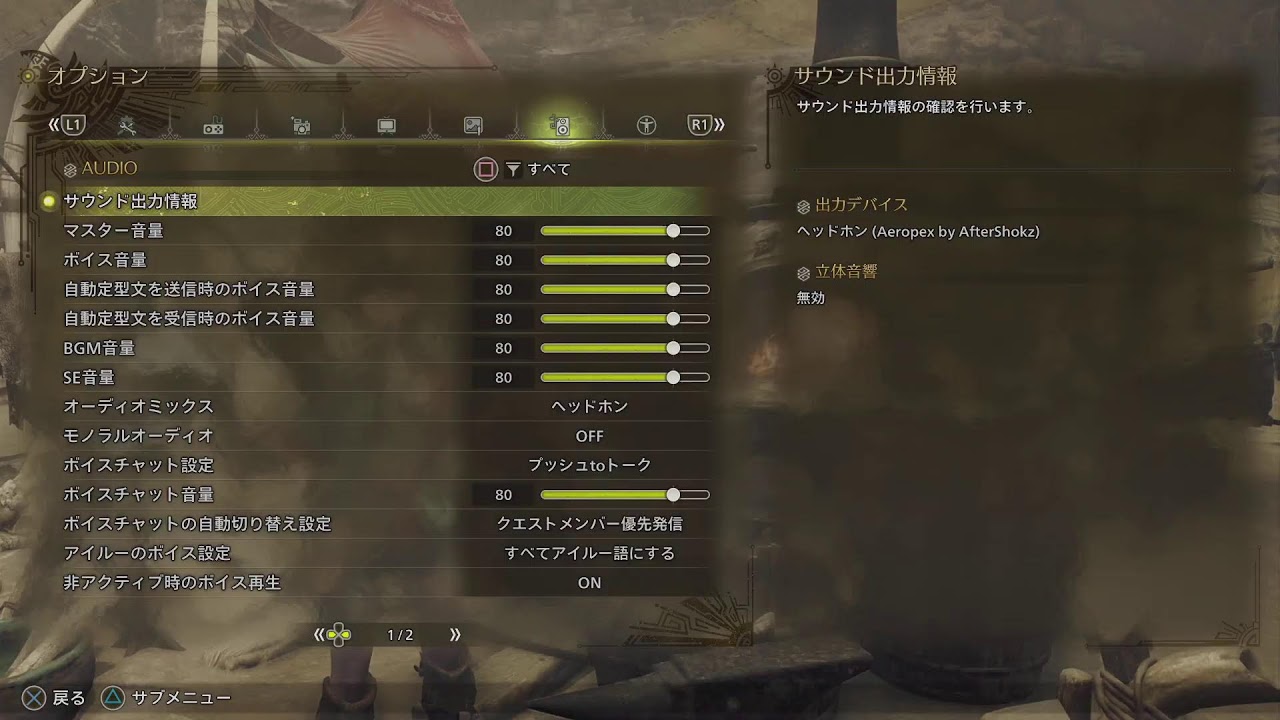Image resolution: width=1280 pixels, height=720 pixels.
Task: Toggle the モノラルオーディオ OFF setting
Action: tap(589, 436)
